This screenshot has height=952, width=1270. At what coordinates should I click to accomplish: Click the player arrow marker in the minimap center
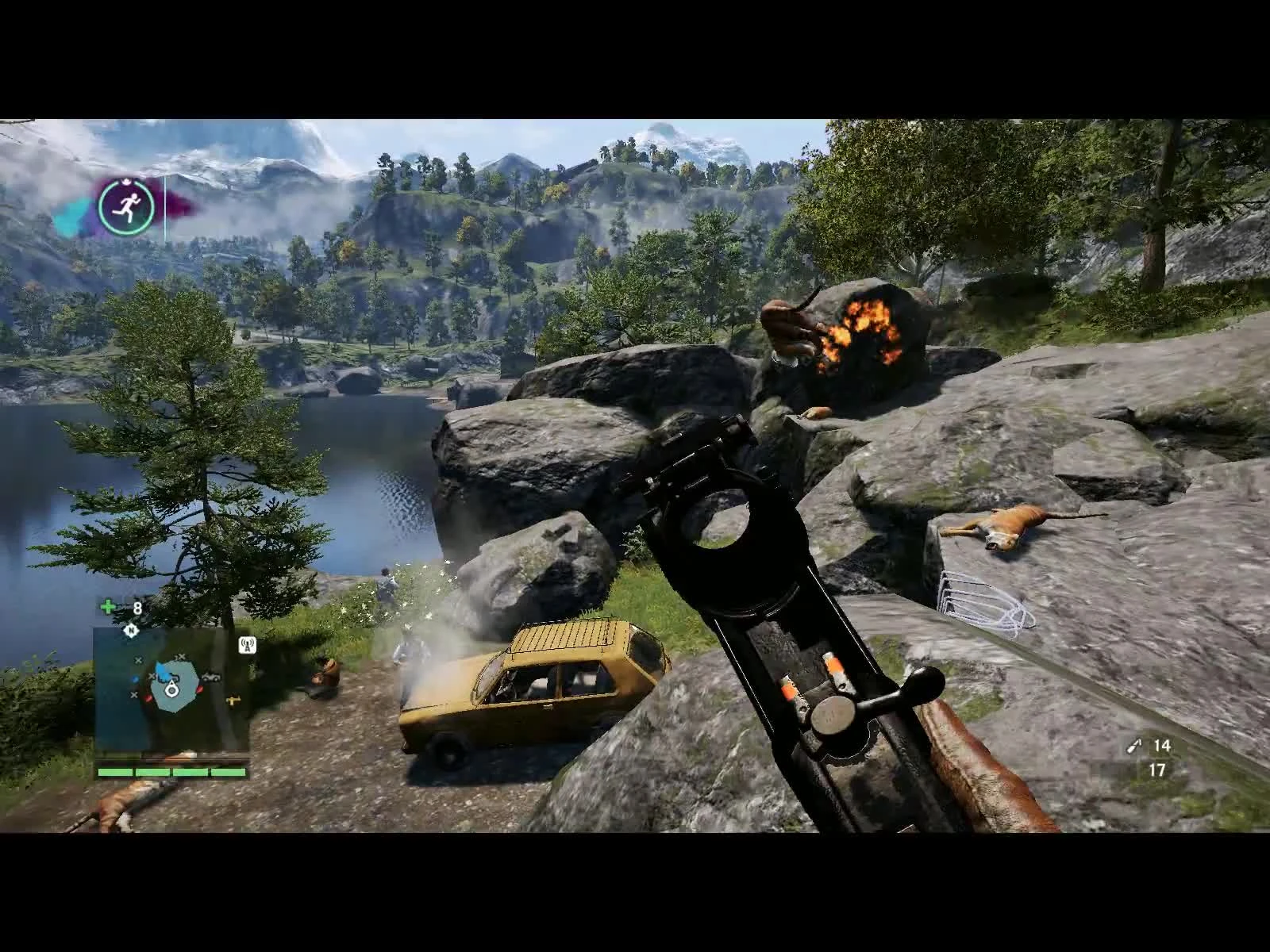click(171, 690)
